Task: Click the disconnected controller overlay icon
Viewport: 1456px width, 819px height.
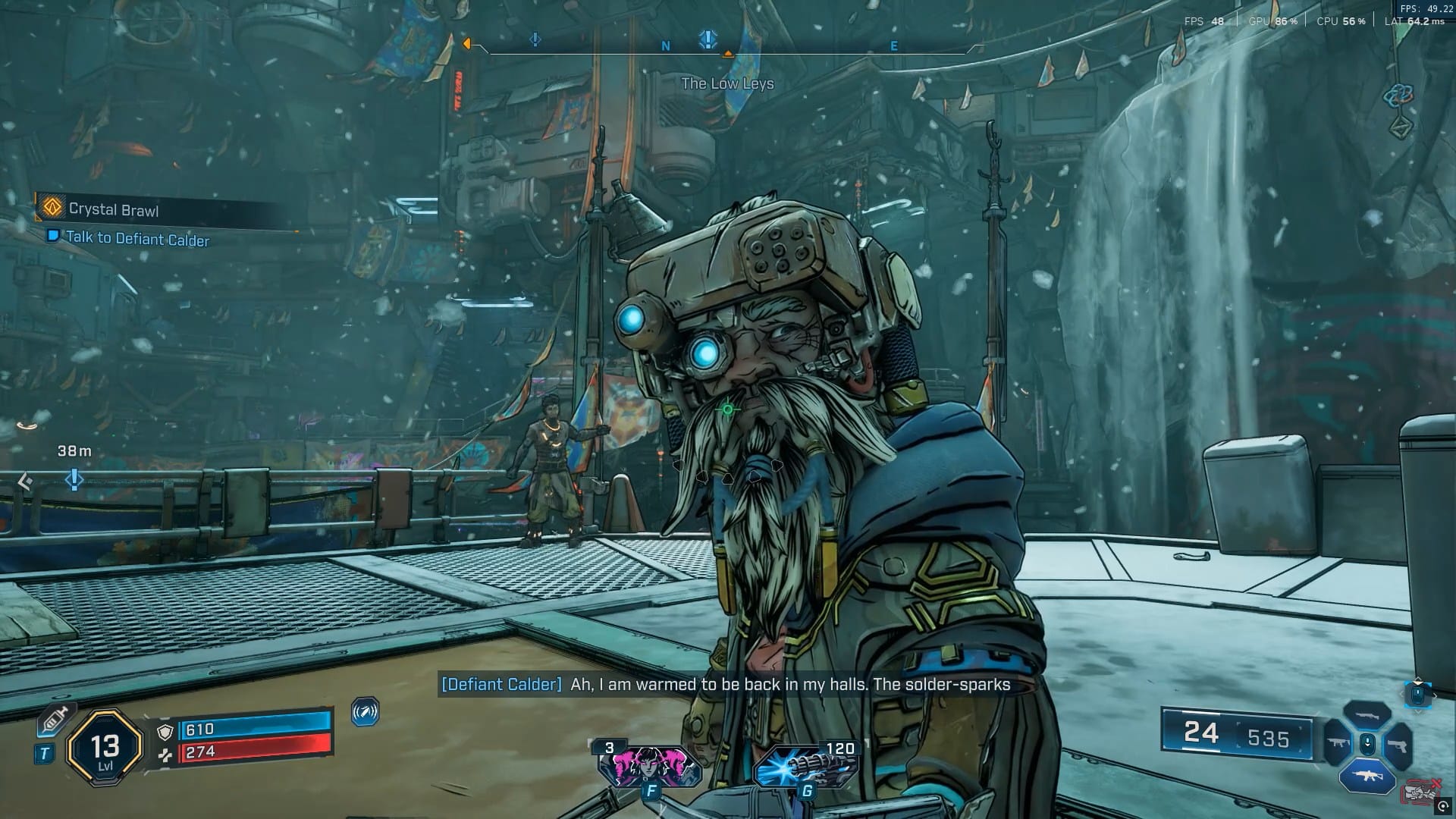Action: 1421,792
